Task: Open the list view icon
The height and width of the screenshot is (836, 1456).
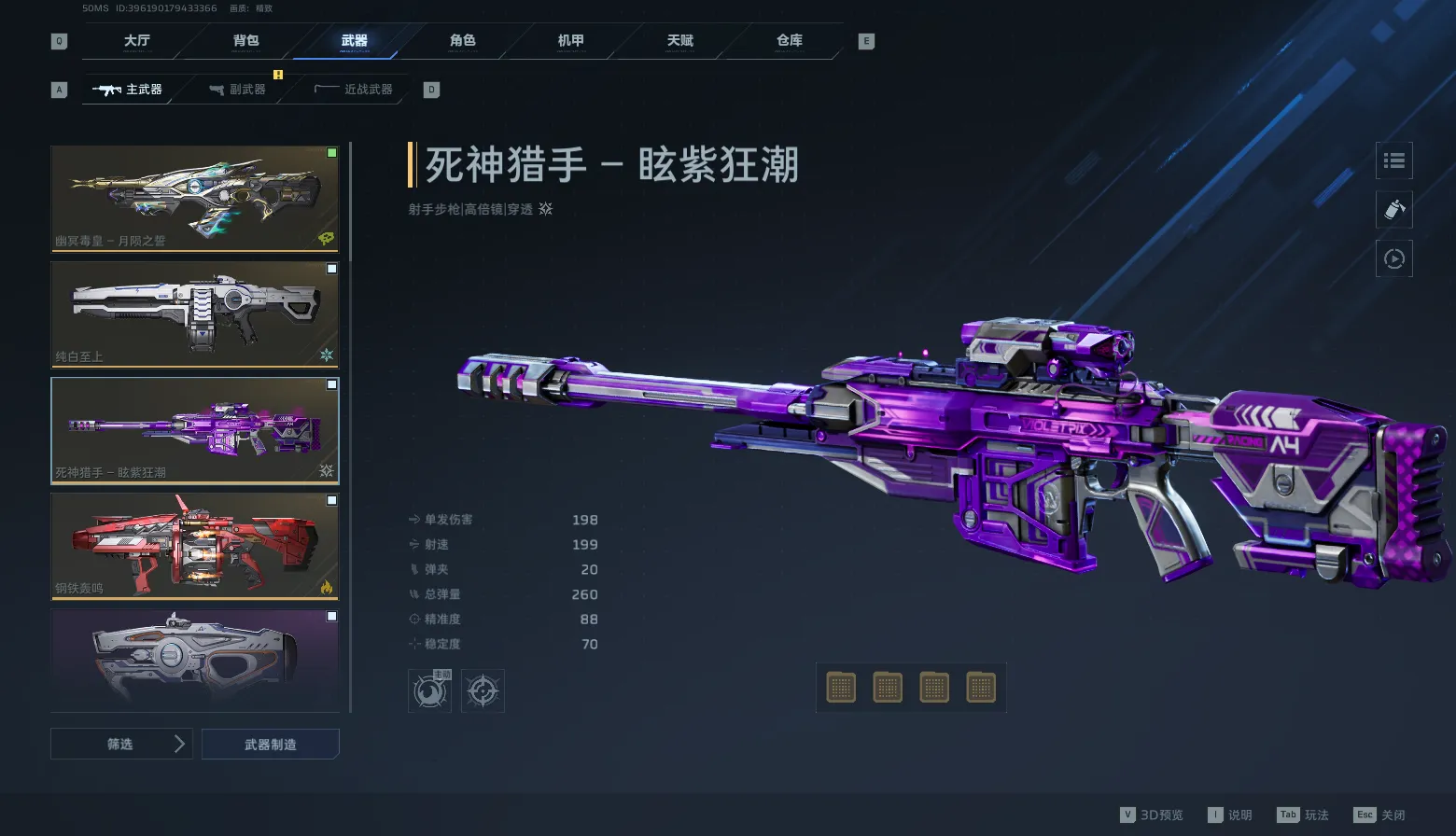Action: (1393, 160)
